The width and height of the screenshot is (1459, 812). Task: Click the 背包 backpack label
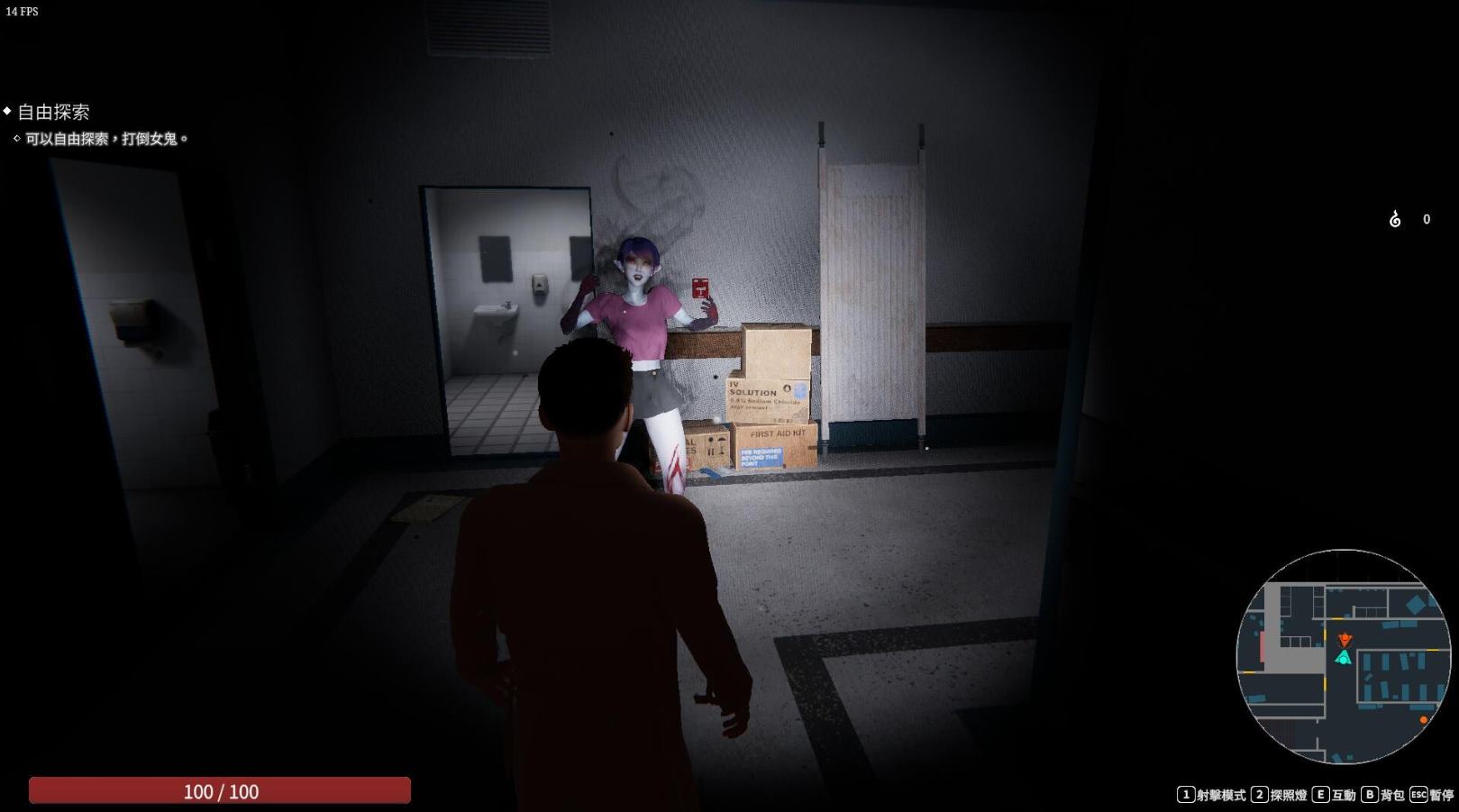coord(1393,795)
